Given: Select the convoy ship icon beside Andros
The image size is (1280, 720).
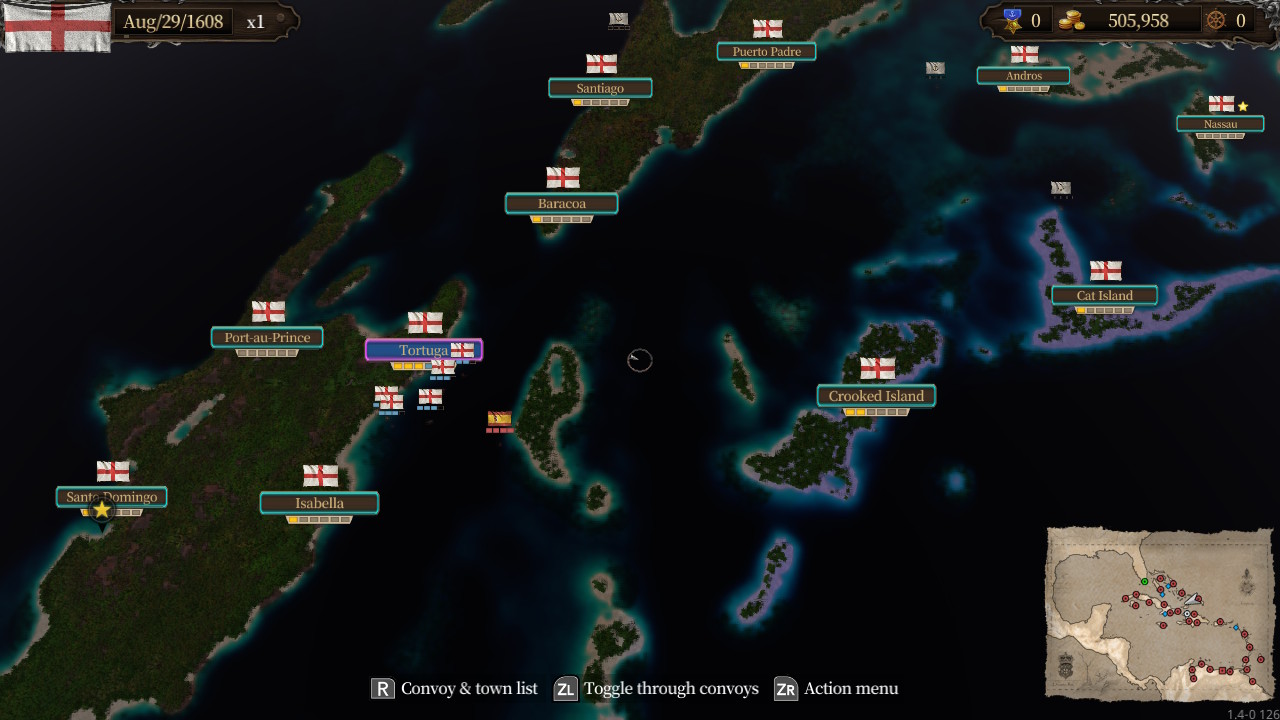Looking at the screenshot, I should pyautogui.click(x=934, y=68).
